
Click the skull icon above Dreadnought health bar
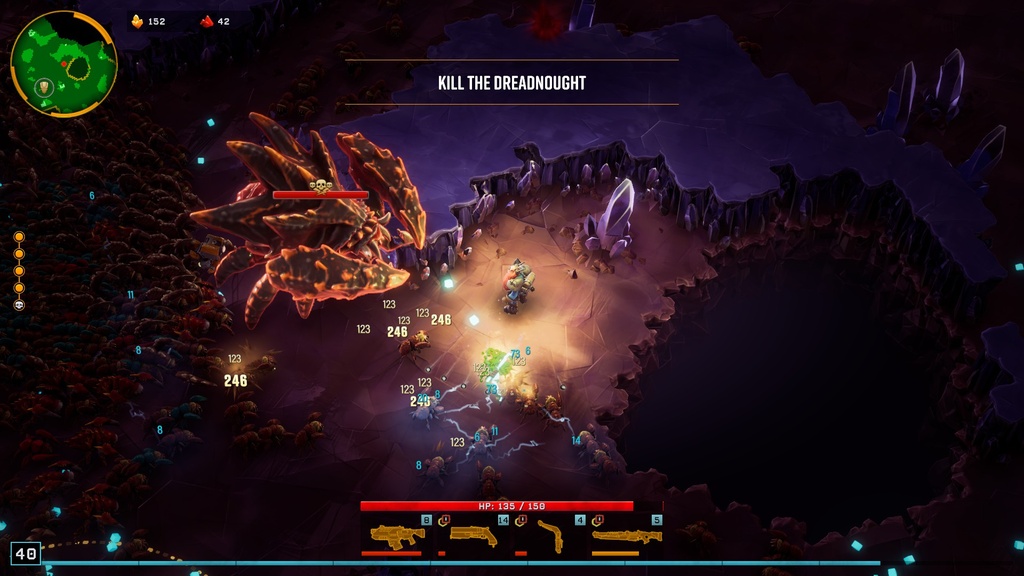click(320, 184)
